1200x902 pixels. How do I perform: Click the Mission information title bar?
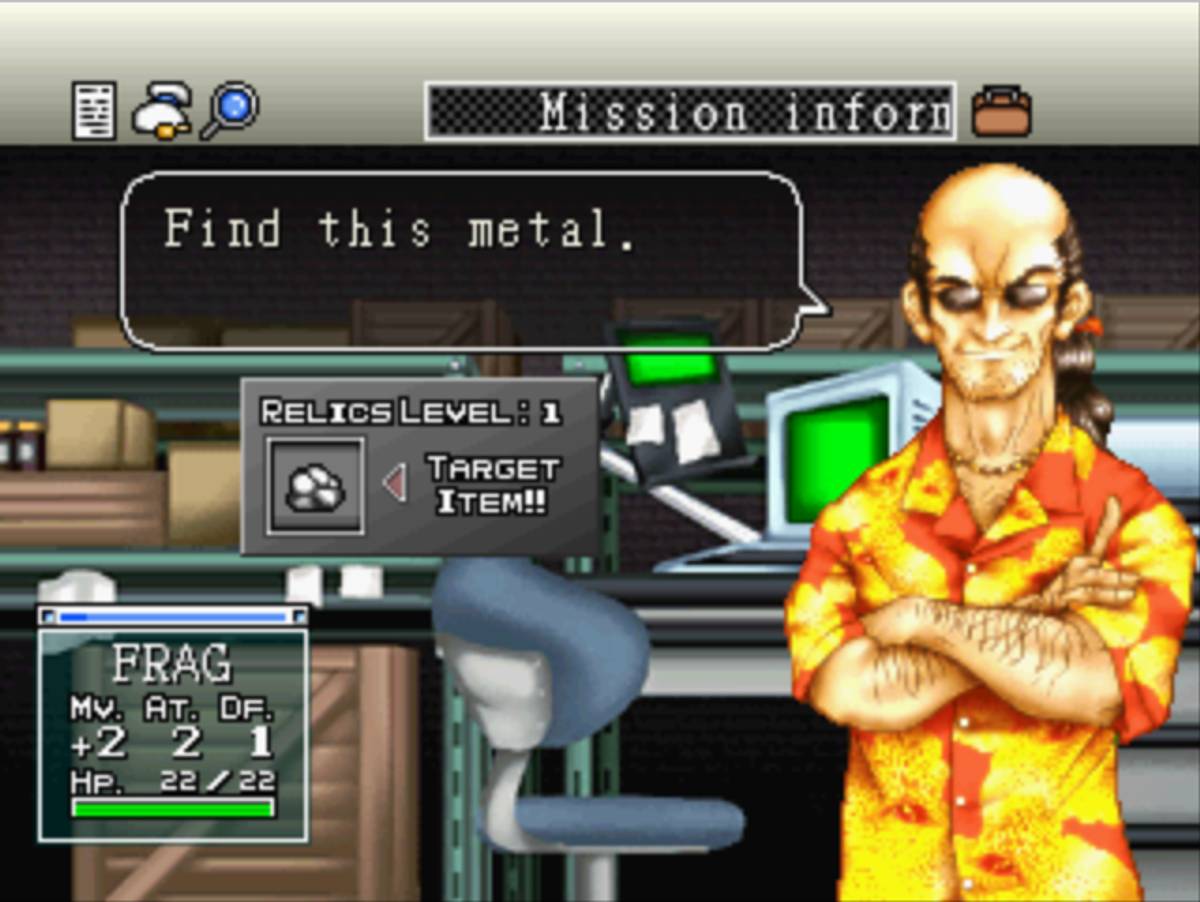690,111
